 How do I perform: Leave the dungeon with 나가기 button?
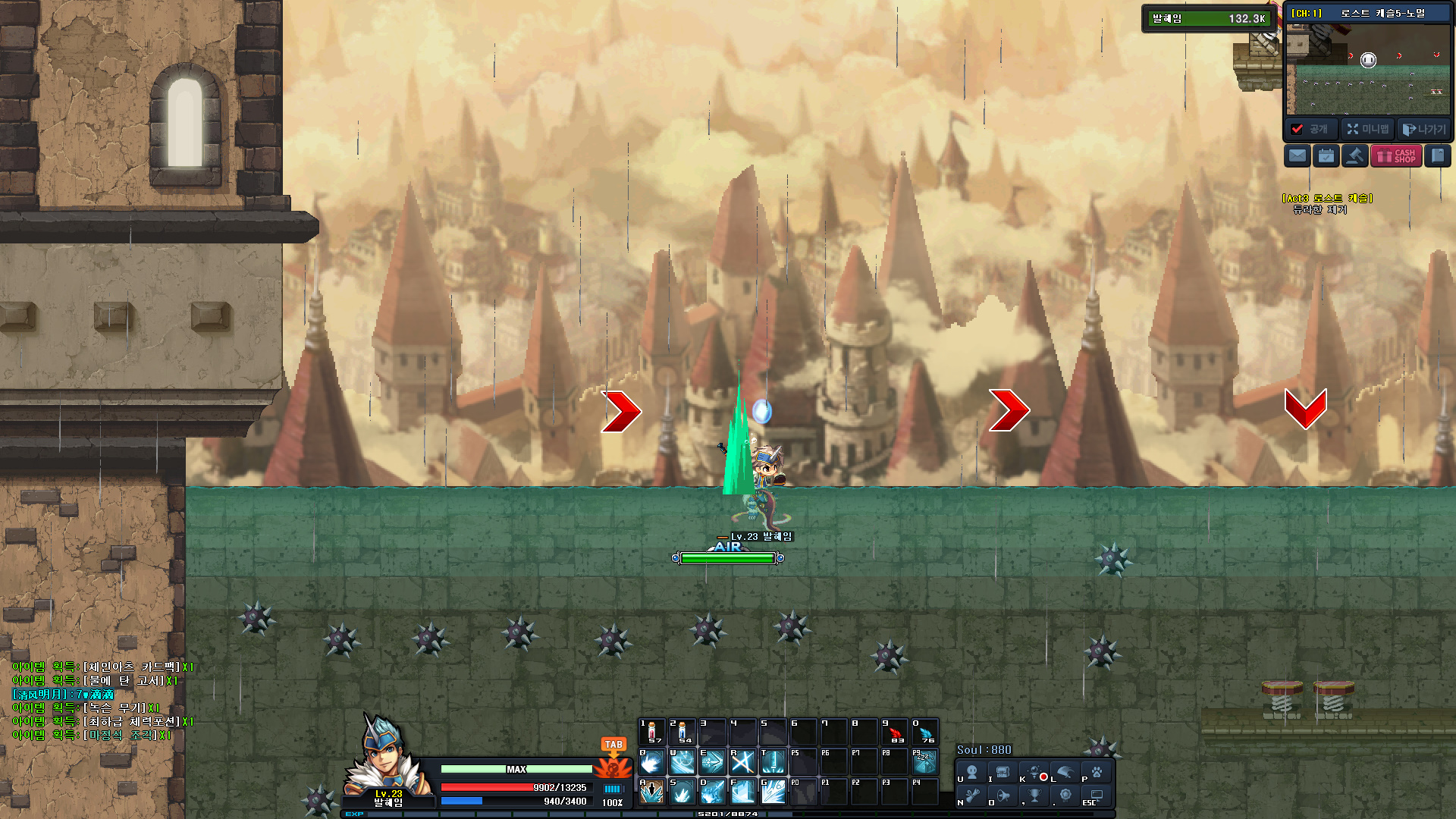1424,129
